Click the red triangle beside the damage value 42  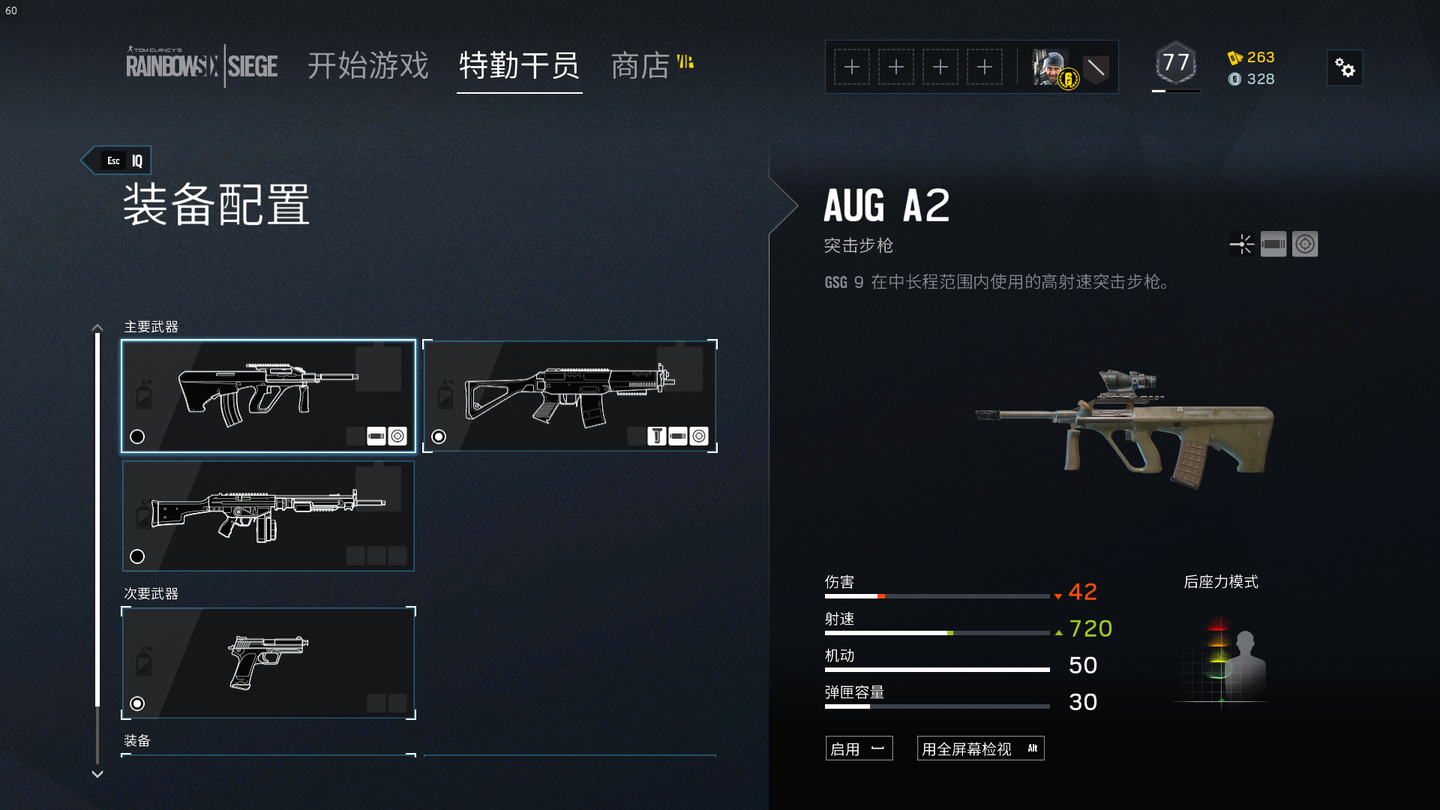pos(1058,596)
